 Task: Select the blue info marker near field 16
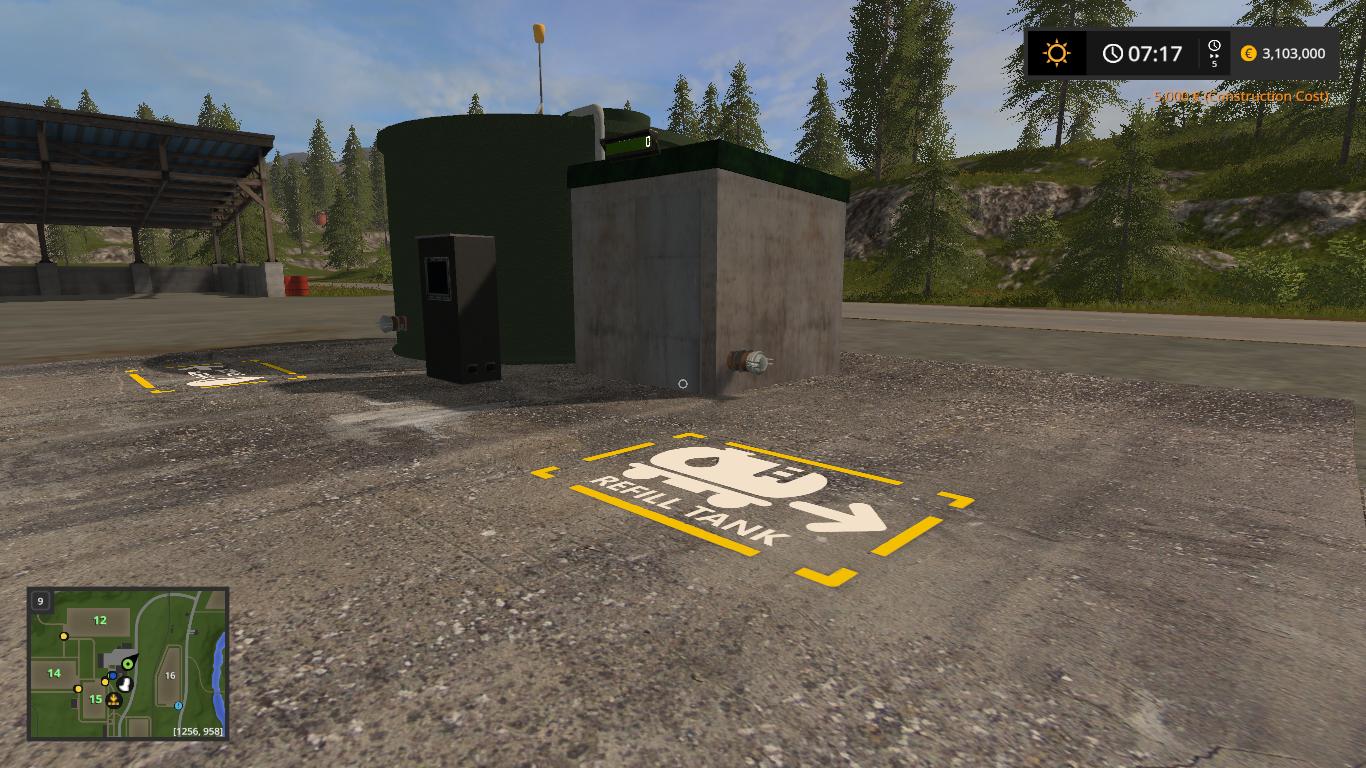pyautogui.click(x=177, y=706)
